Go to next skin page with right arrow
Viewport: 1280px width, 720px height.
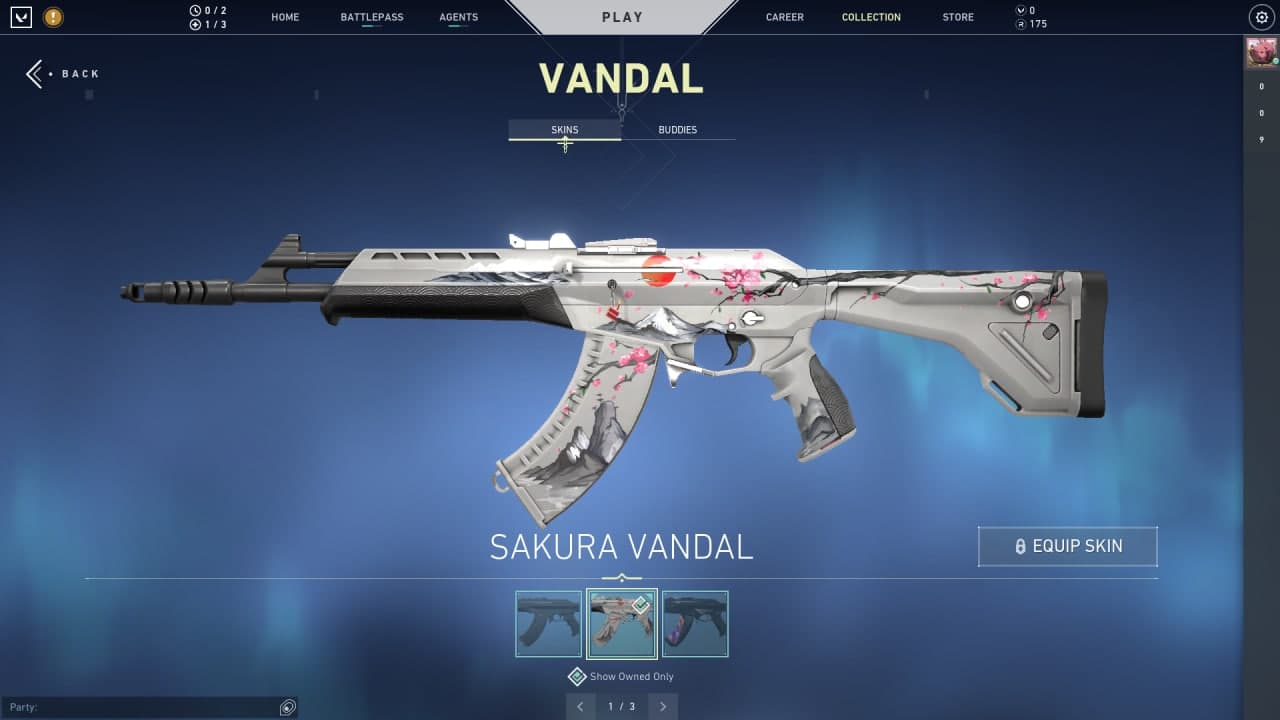663,706
